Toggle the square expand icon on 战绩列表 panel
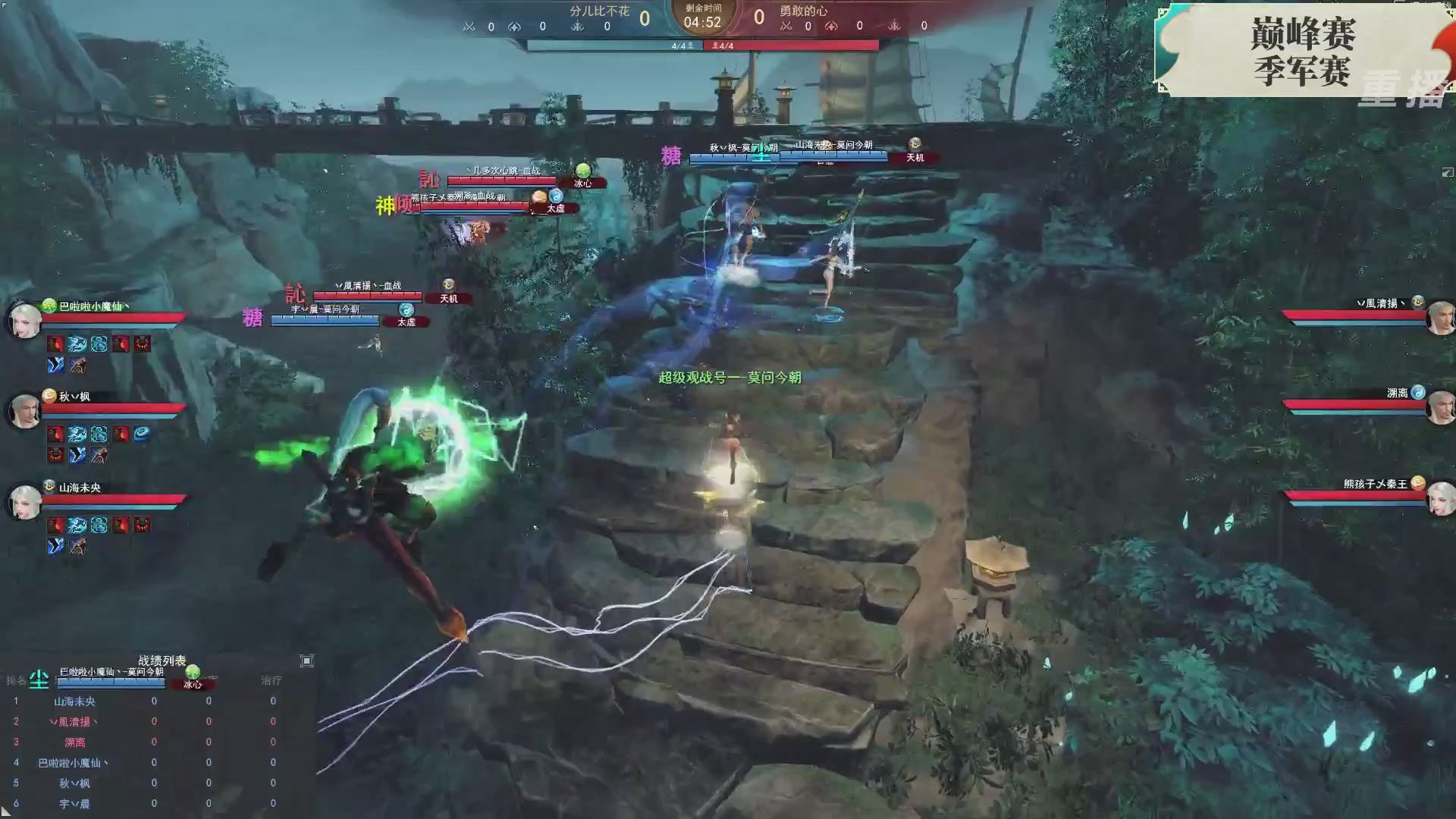Image resolution: width=1456 pixels, height=819 pixels. (x=306, y=661)
